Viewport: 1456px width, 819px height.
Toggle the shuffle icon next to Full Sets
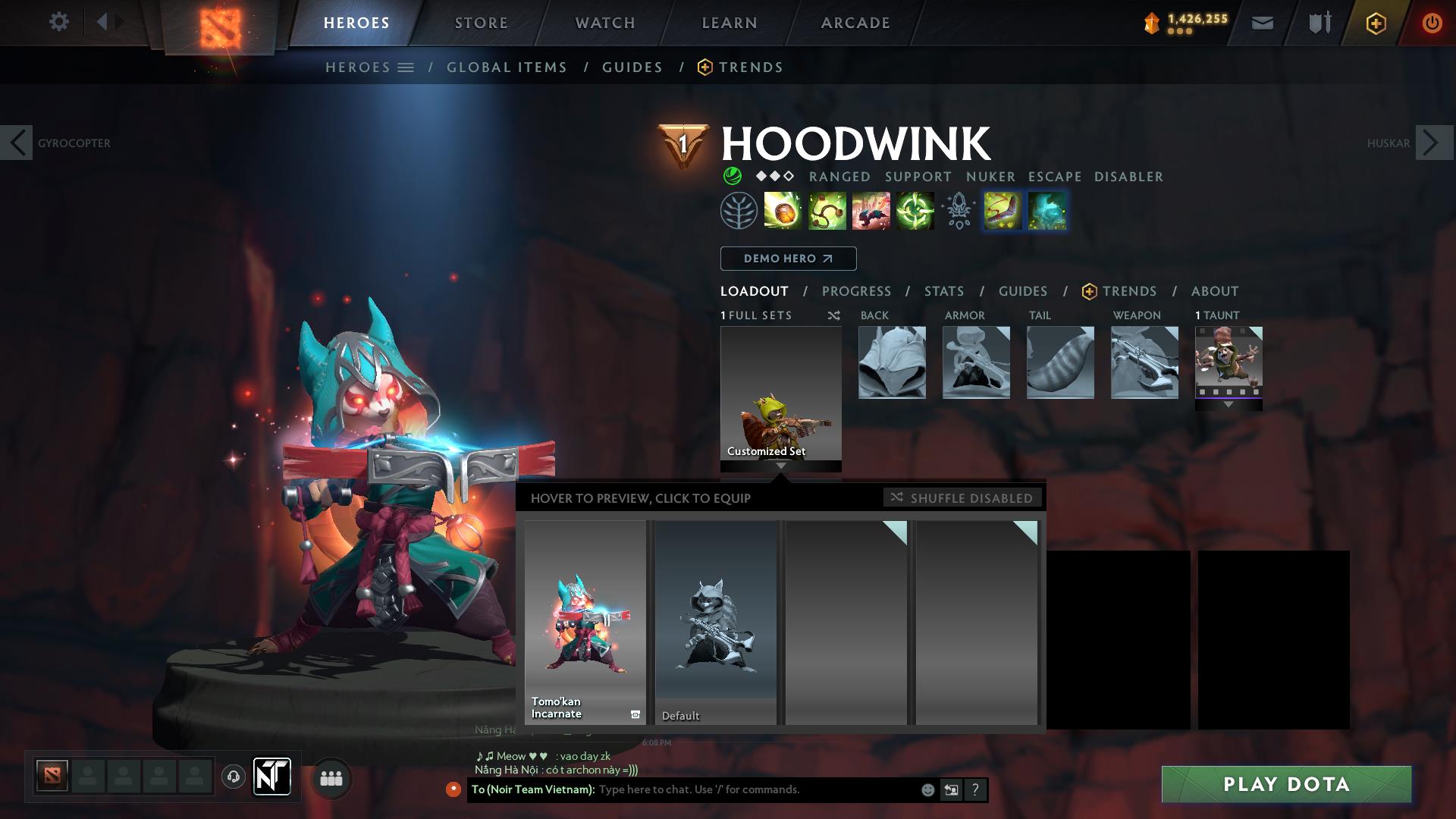[833, 315]
